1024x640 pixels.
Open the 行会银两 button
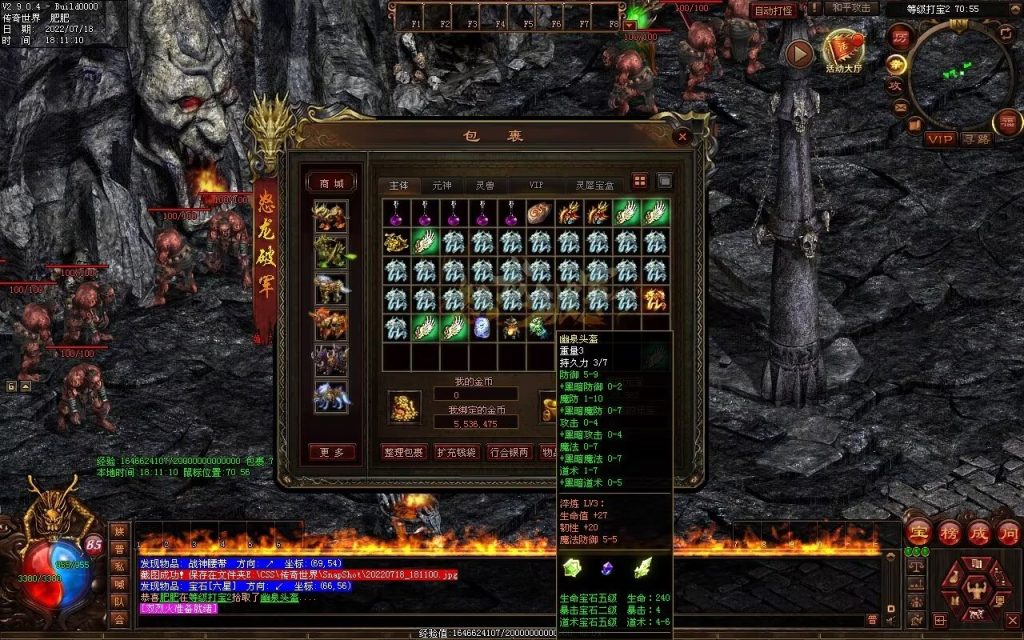point(510,452)
